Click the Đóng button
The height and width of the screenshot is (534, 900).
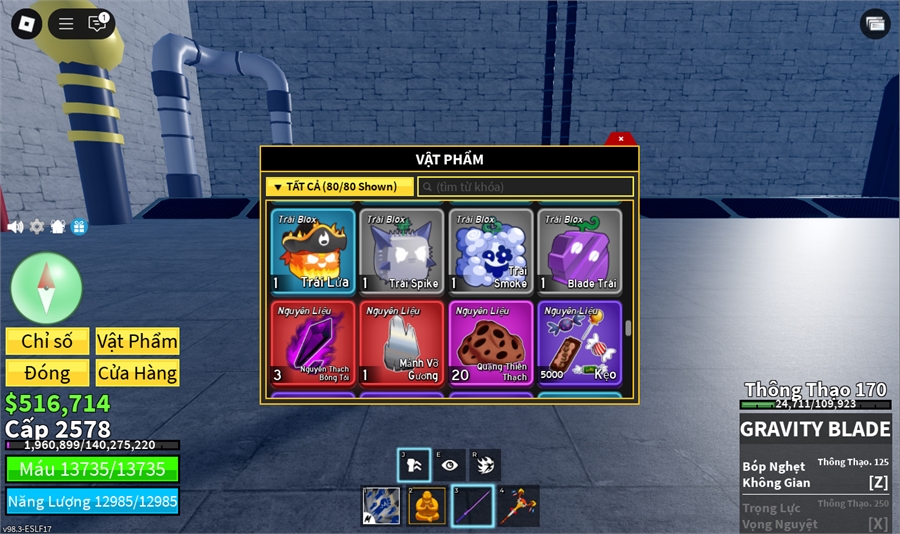pos(47,373)
